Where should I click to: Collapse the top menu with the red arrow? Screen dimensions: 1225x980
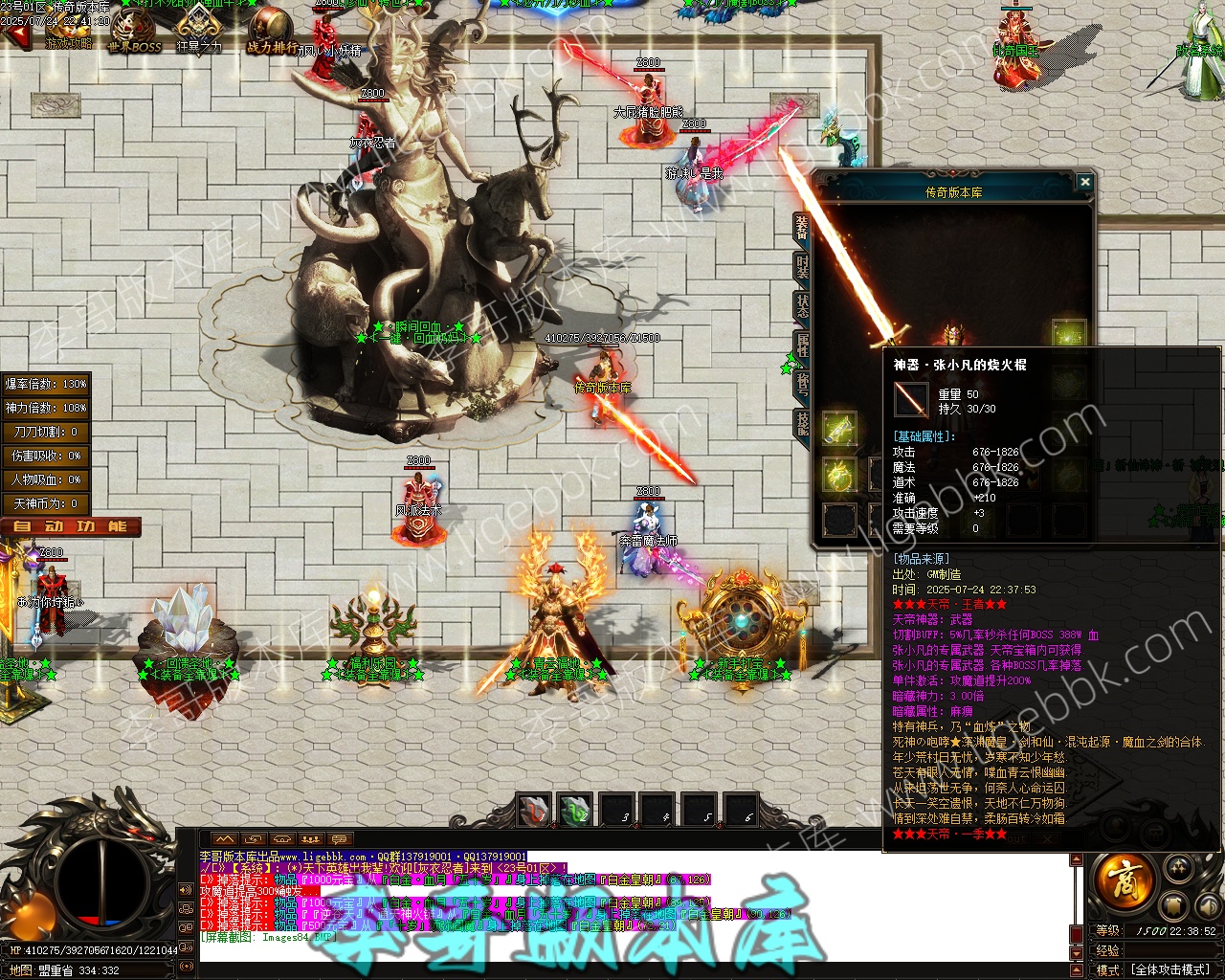tap(16, 37)
